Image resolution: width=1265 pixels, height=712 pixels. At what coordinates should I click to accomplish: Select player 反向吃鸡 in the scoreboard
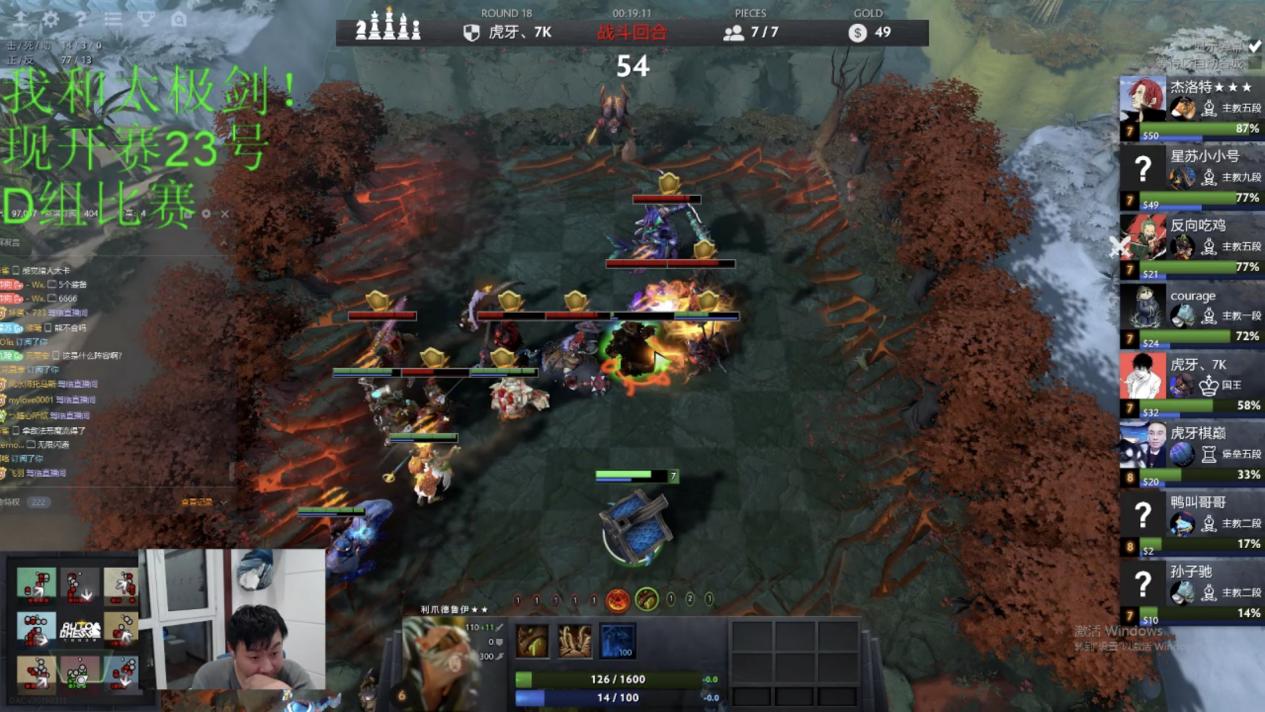pos(1190,245)
